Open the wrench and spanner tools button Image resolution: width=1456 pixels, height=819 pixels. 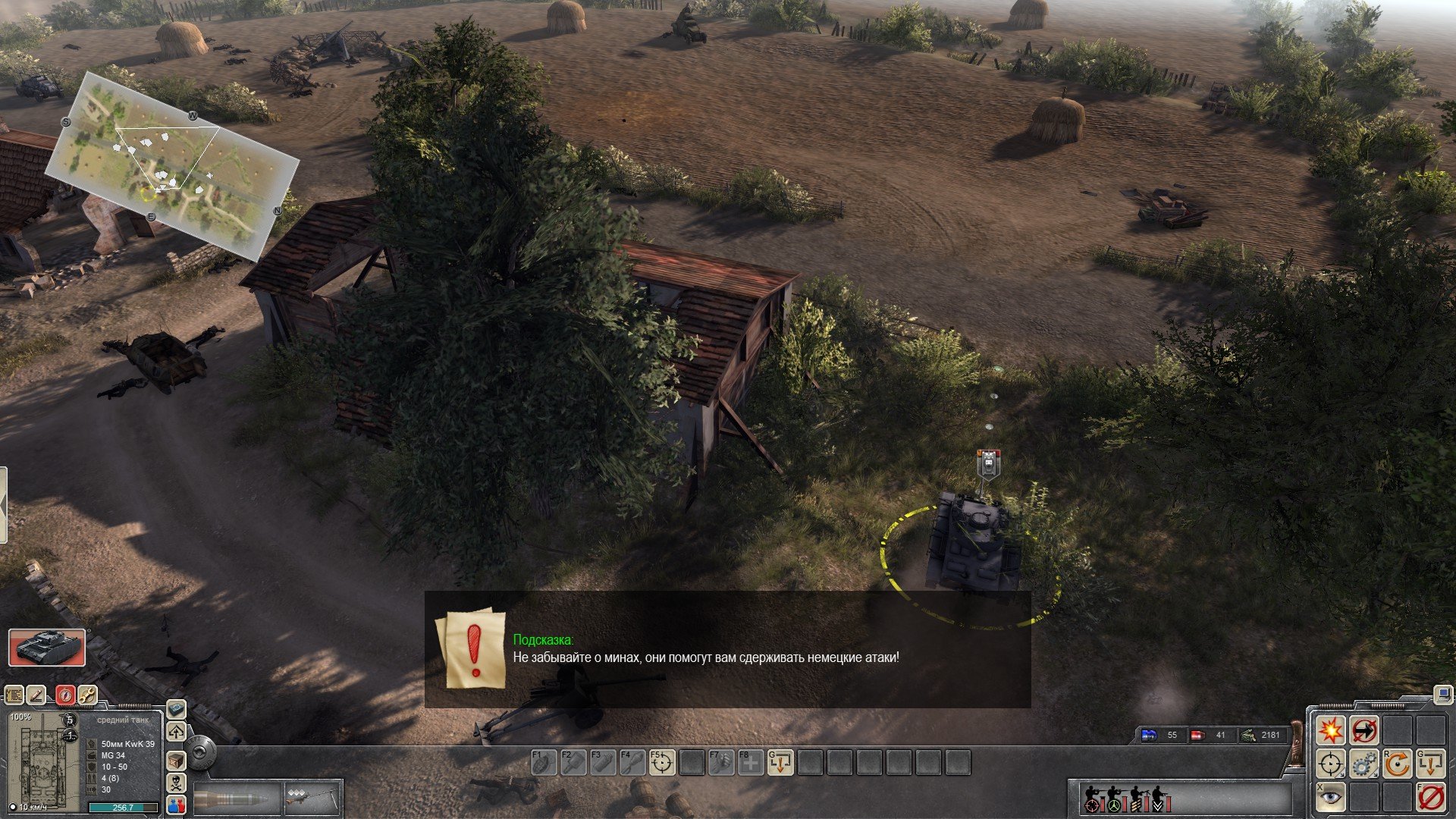[87, 695]
